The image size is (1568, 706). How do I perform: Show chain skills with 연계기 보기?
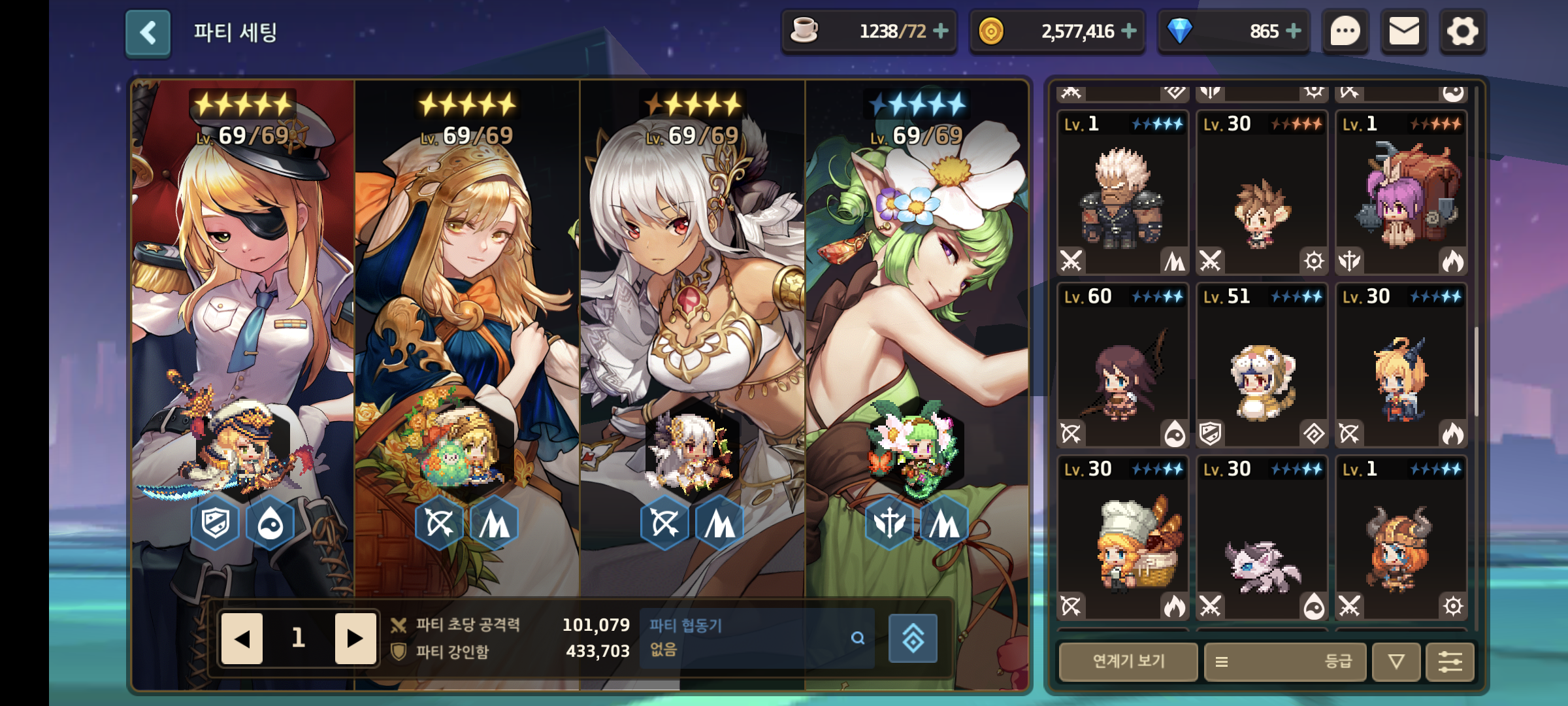point(1128,662)
